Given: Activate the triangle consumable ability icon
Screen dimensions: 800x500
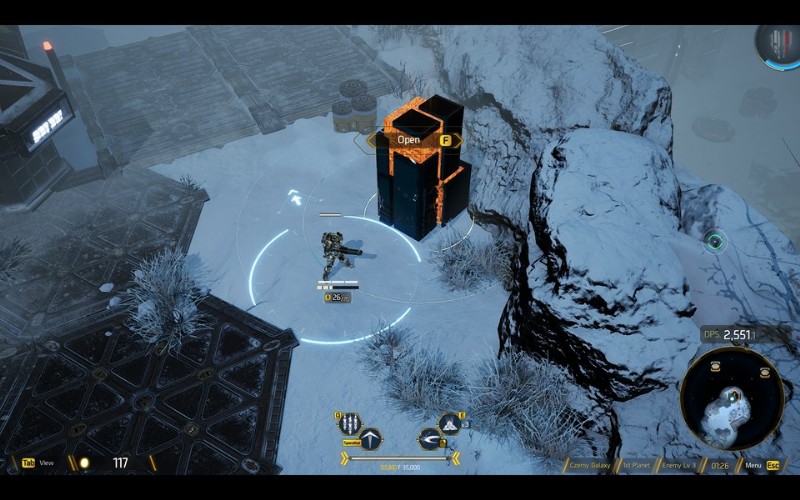Looking at the screenshot, I should coord(450,423).
